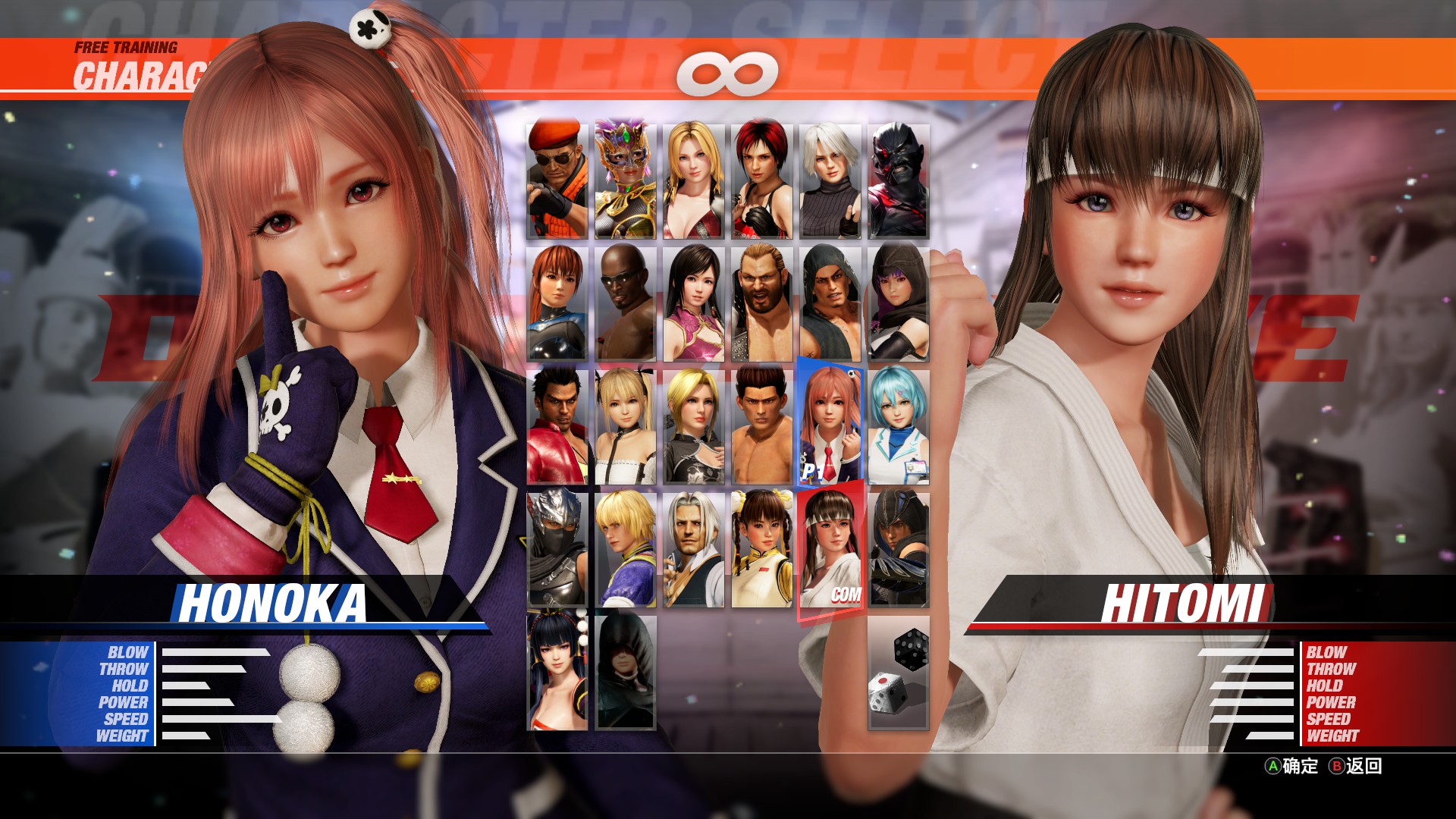Select red-haired Mila's portrait
Image resolution: width=1456 pixels, height=819 pixels.
[x=762, y=180]
